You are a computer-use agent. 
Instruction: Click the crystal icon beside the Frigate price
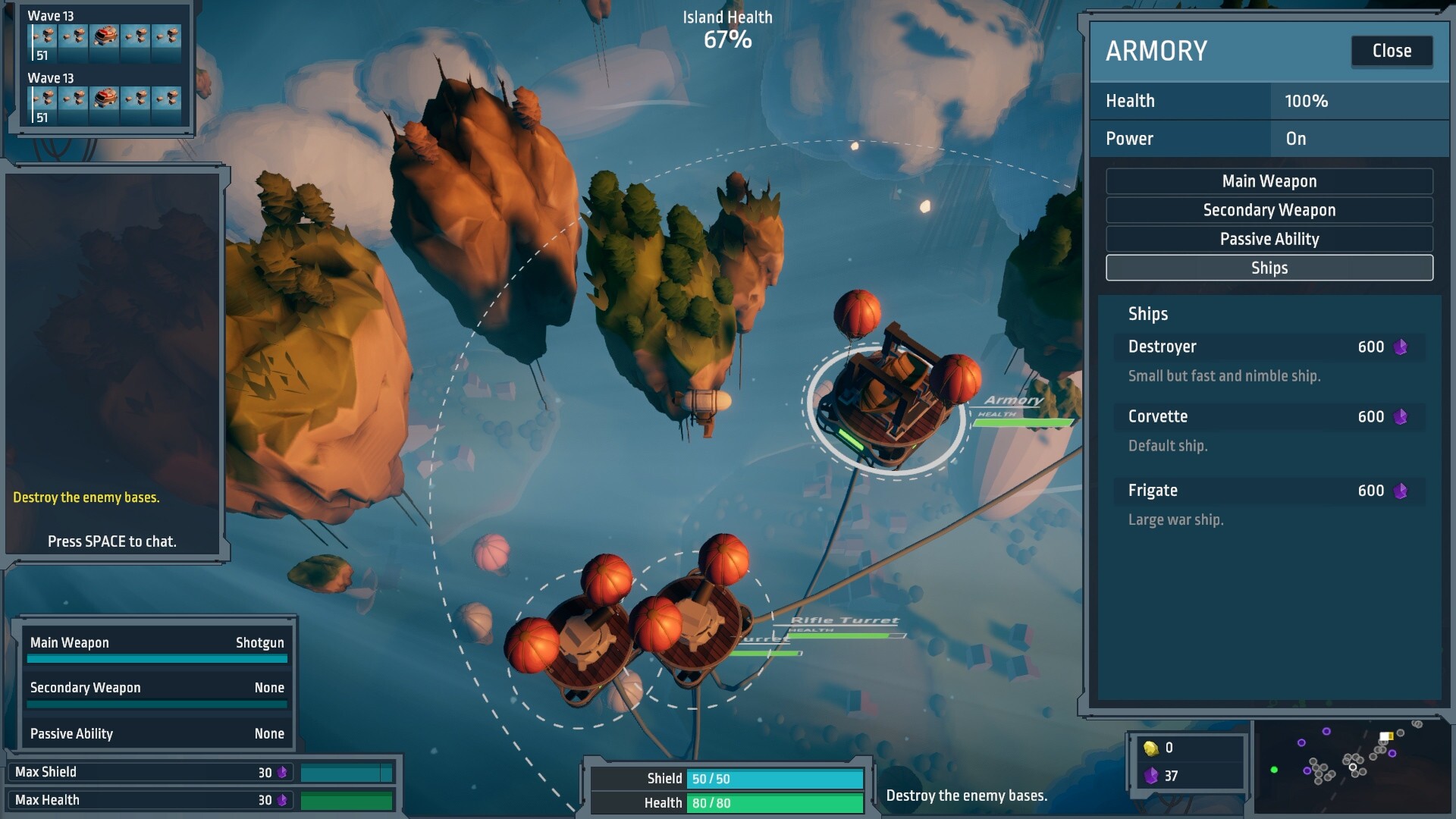tap(1400, 491)
